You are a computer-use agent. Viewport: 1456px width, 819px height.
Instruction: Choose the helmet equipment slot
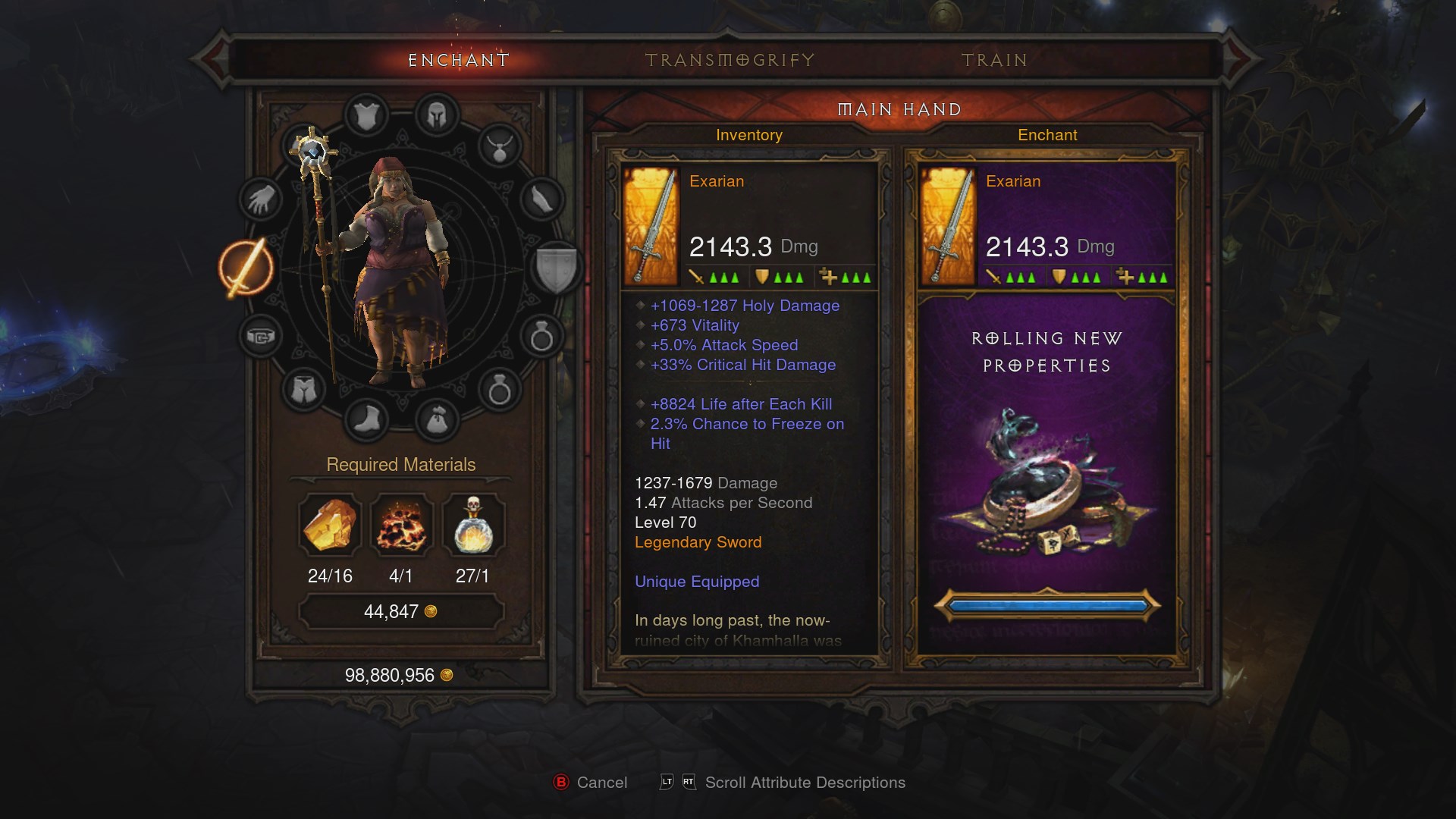tap(436, 116)
